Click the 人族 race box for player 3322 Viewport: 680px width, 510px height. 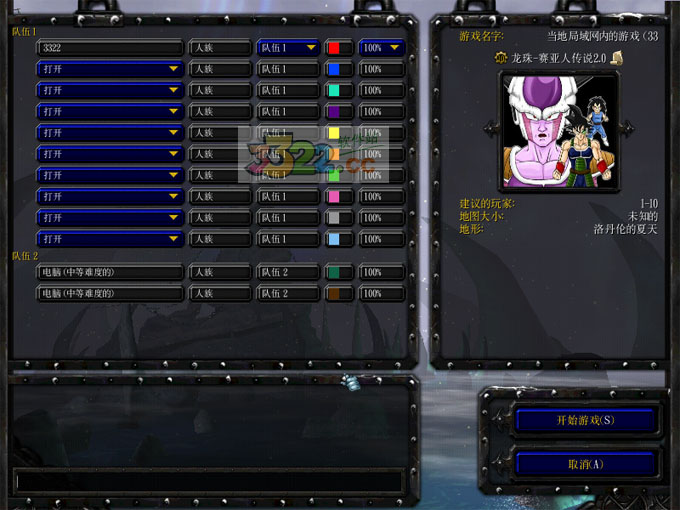[220, 48]
